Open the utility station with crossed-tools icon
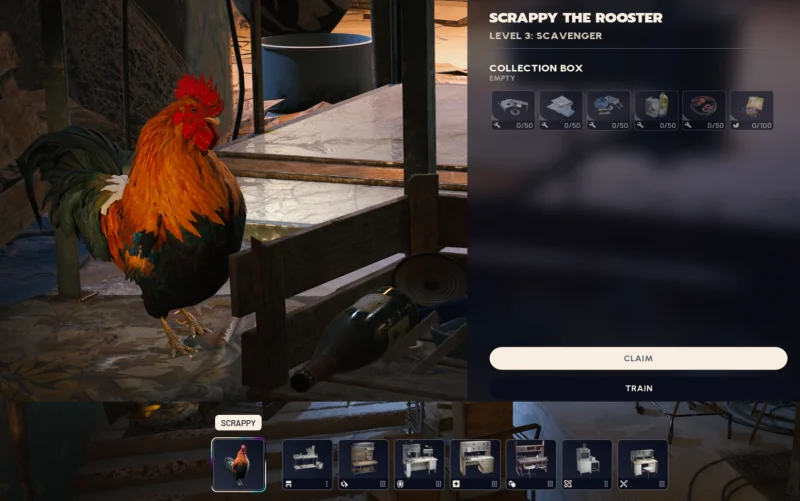 click(x=643, y=464)
